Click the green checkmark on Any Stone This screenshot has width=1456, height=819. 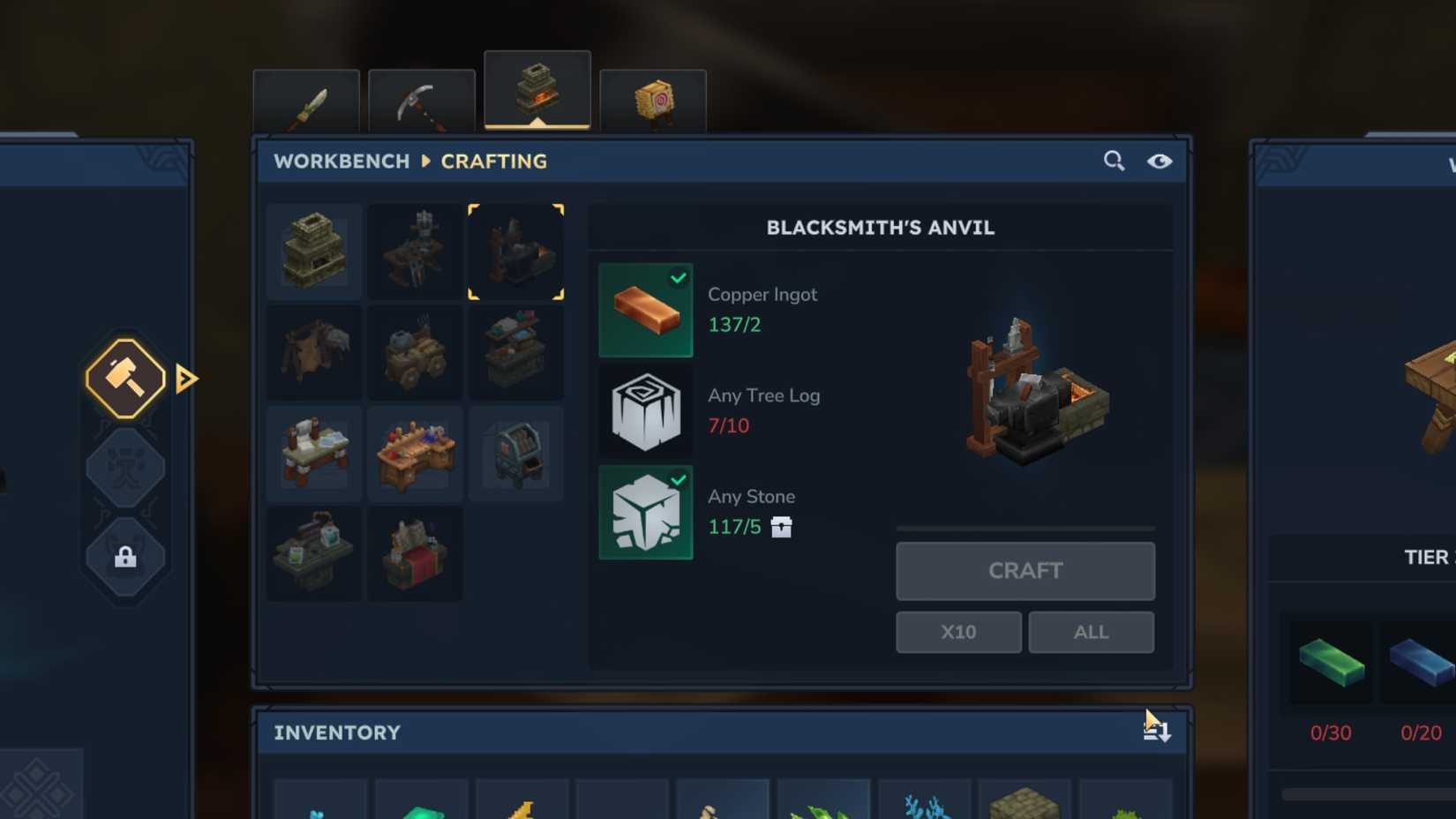679,480
